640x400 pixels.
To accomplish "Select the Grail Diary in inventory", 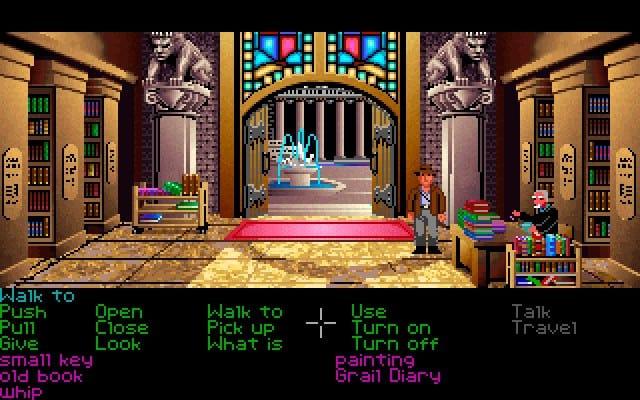I will 388,376.
